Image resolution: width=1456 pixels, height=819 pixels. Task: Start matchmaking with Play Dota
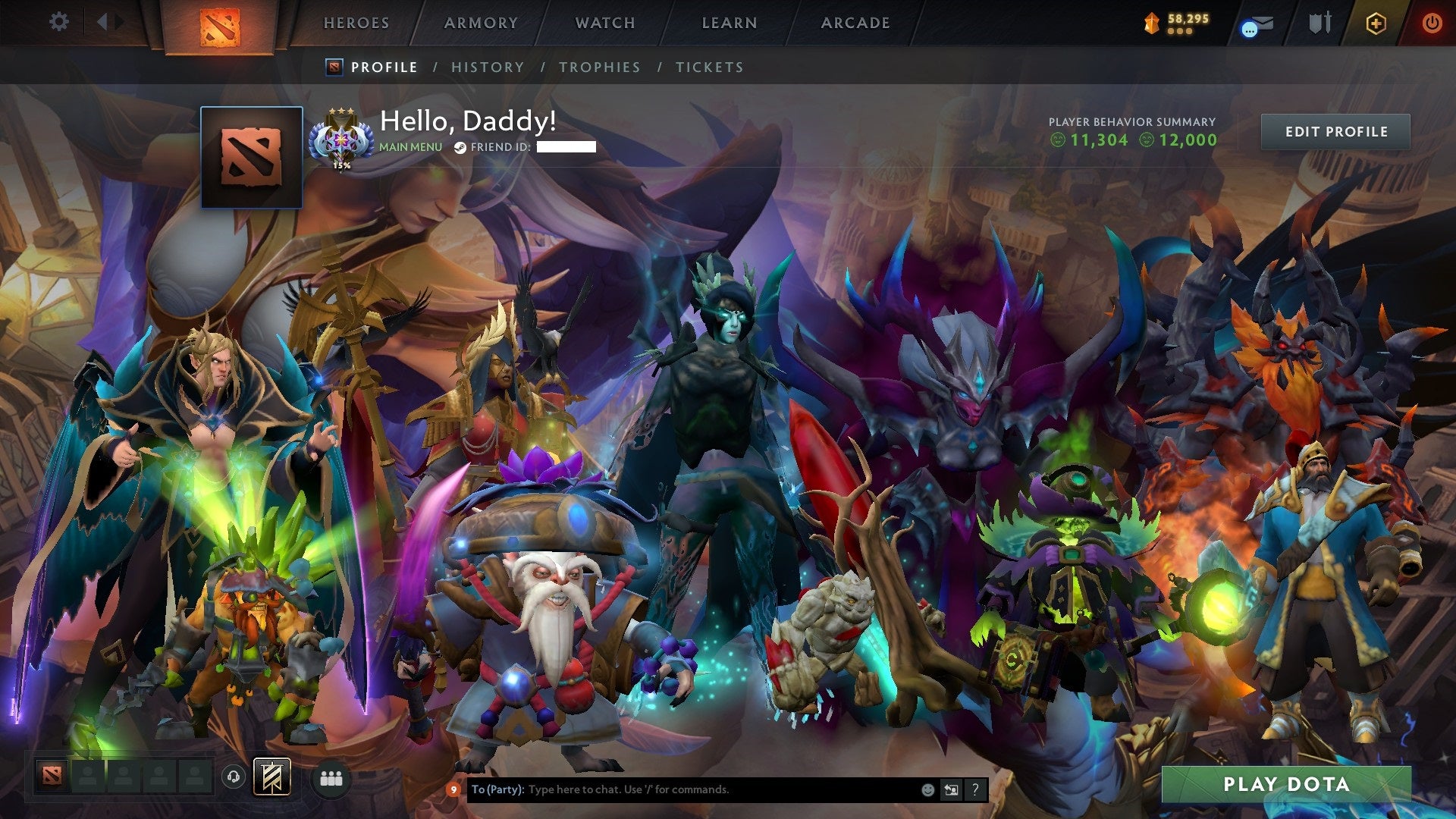coord(1286,784)
